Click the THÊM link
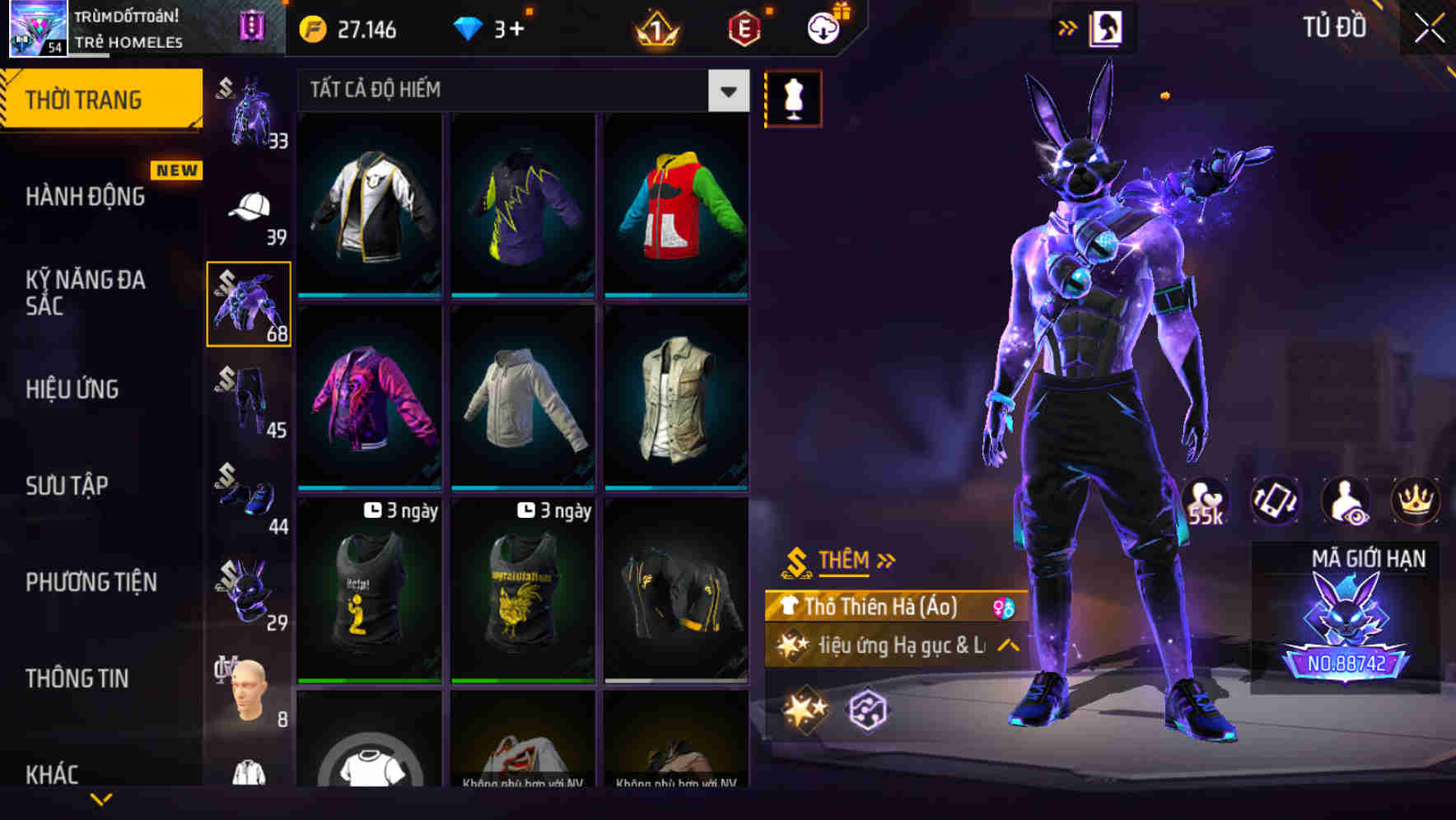The width and height of the screenshot is (1456, 820). [x=844, y=560]
